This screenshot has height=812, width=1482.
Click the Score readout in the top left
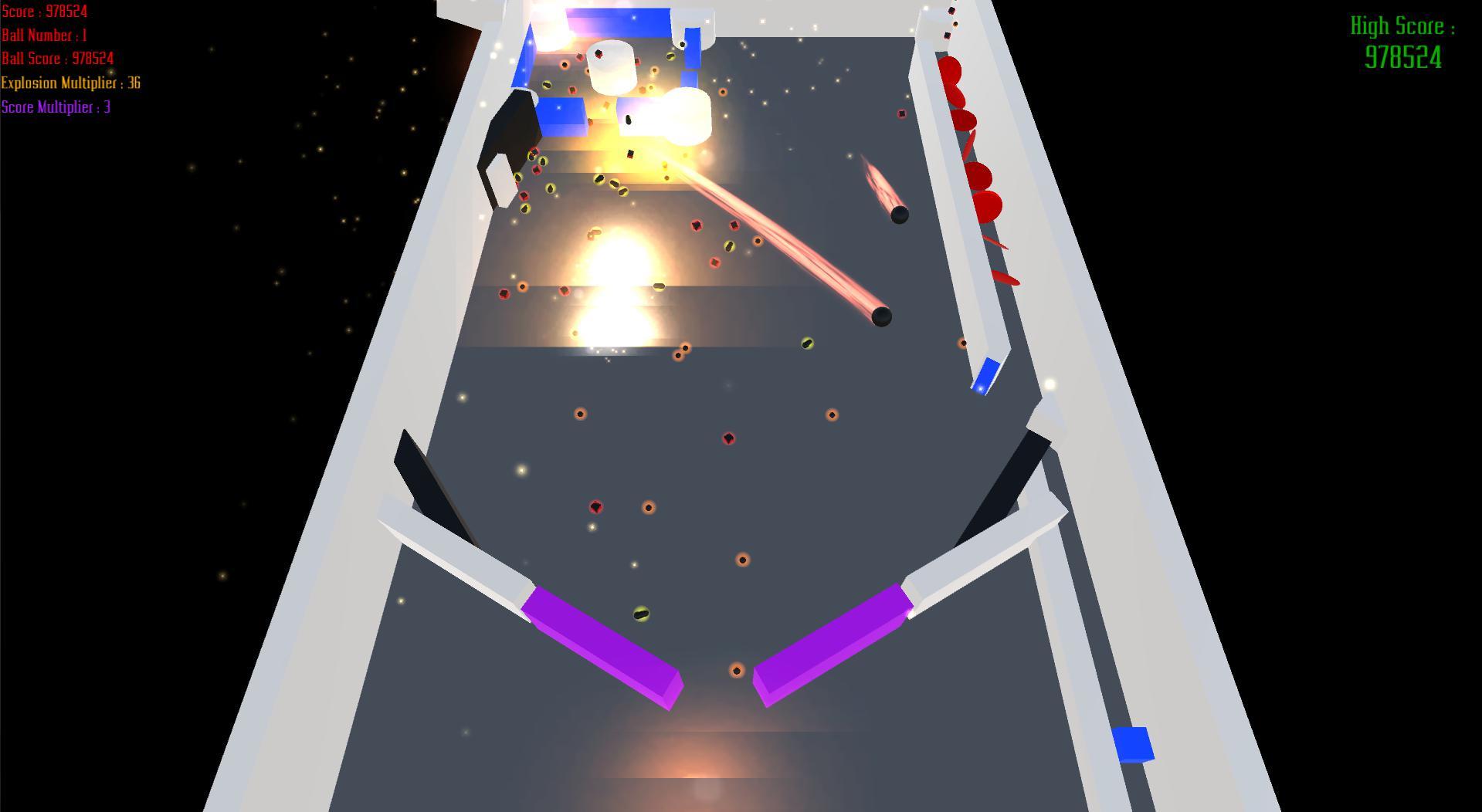point(44,11)
